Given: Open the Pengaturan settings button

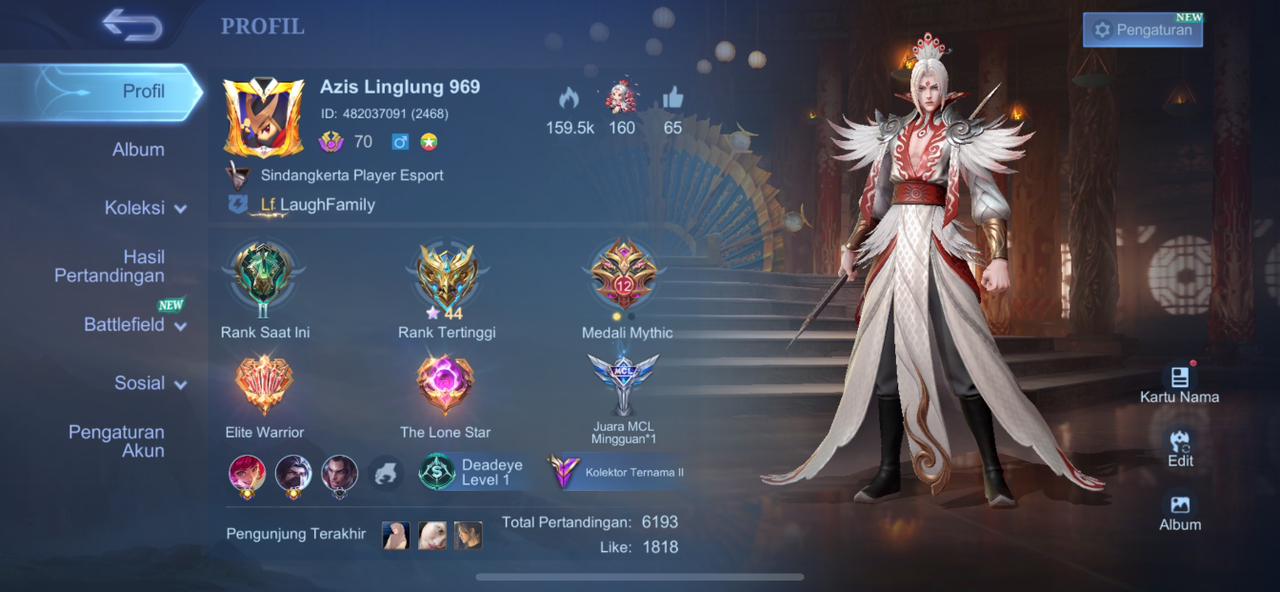Looking at the screenshot, I should point(1142,30).
